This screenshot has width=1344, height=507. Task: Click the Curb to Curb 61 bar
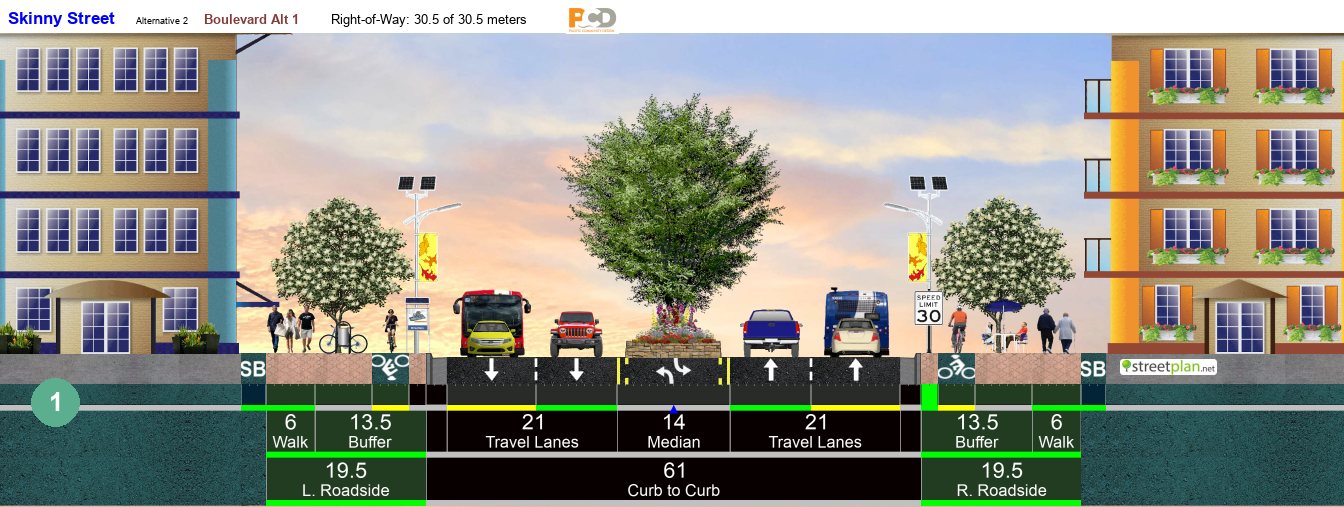(674, 480)
